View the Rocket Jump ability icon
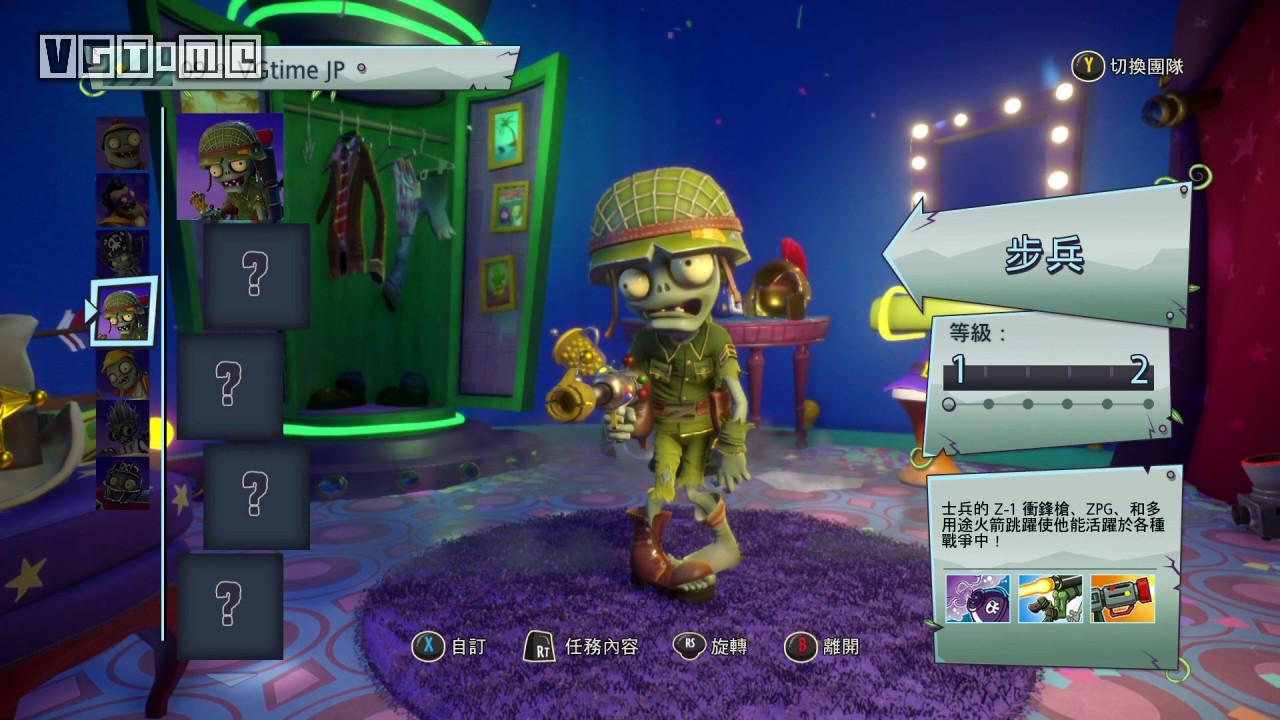 coord(1049,599)
